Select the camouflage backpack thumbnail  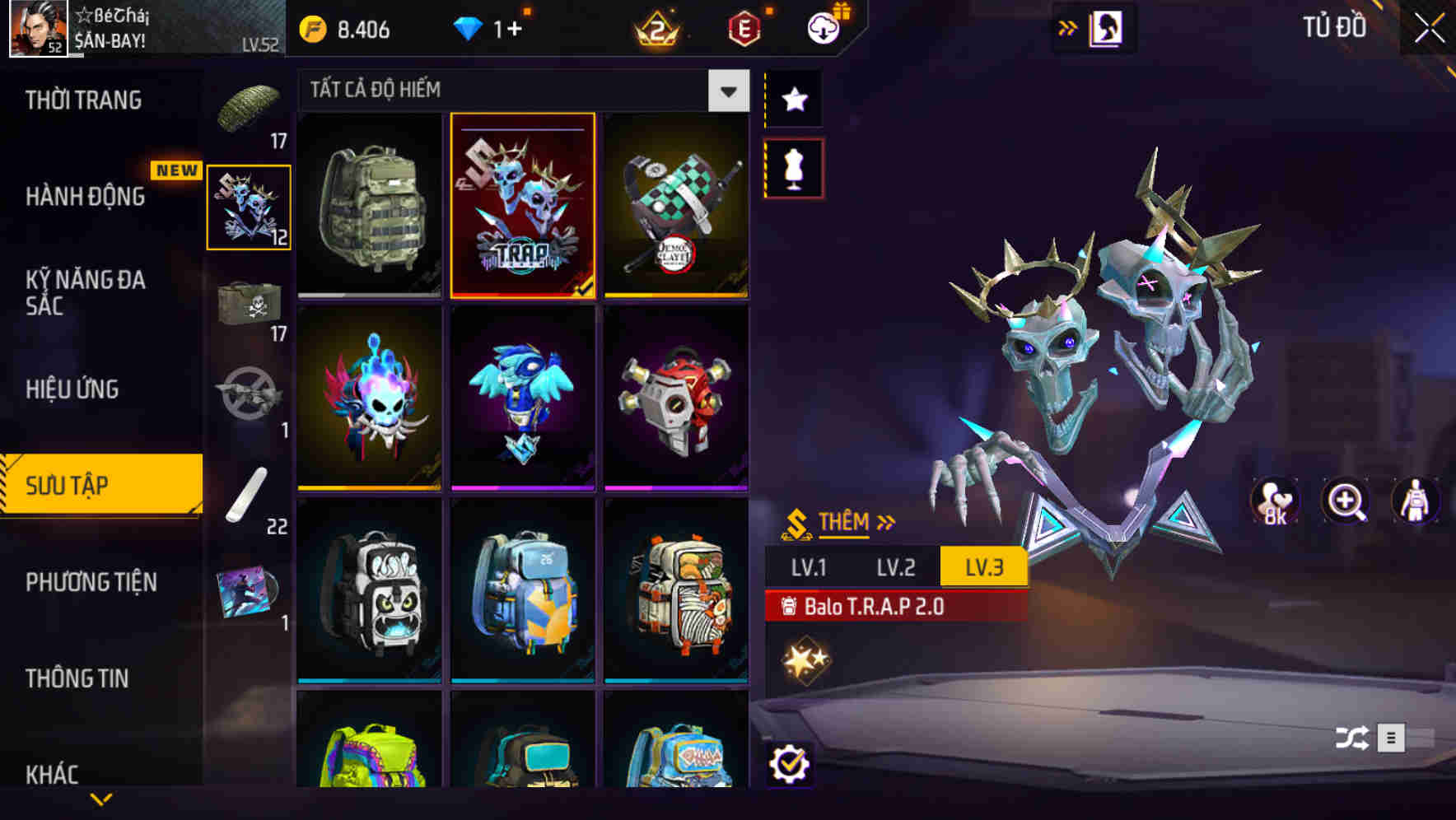coord(367,205)
